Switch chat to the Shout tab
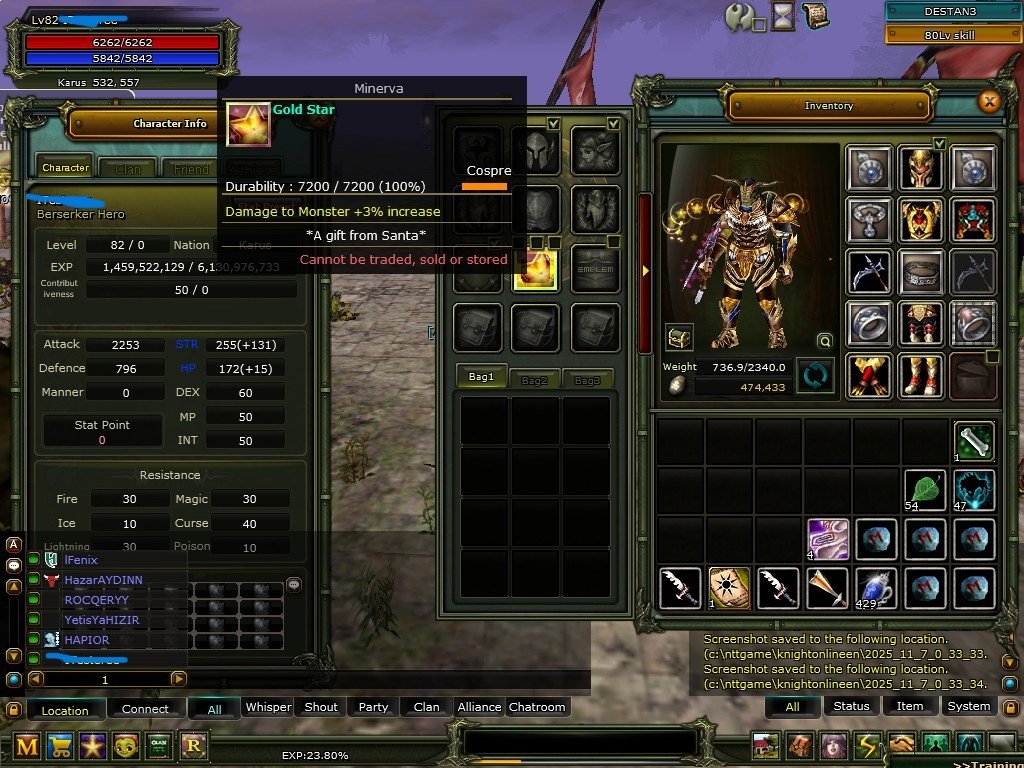The width and height of the screenshot is (1024, 768). 321,707
